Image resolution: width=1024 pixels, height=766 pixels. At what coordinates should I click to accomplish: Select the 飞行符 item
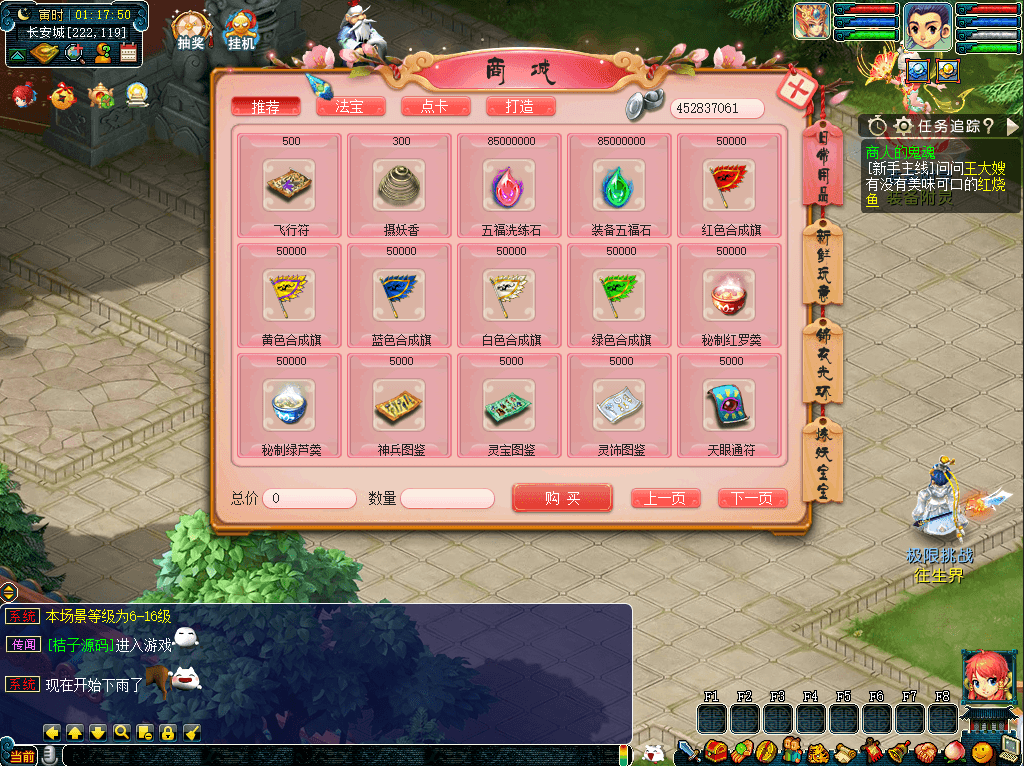(290, 186)
